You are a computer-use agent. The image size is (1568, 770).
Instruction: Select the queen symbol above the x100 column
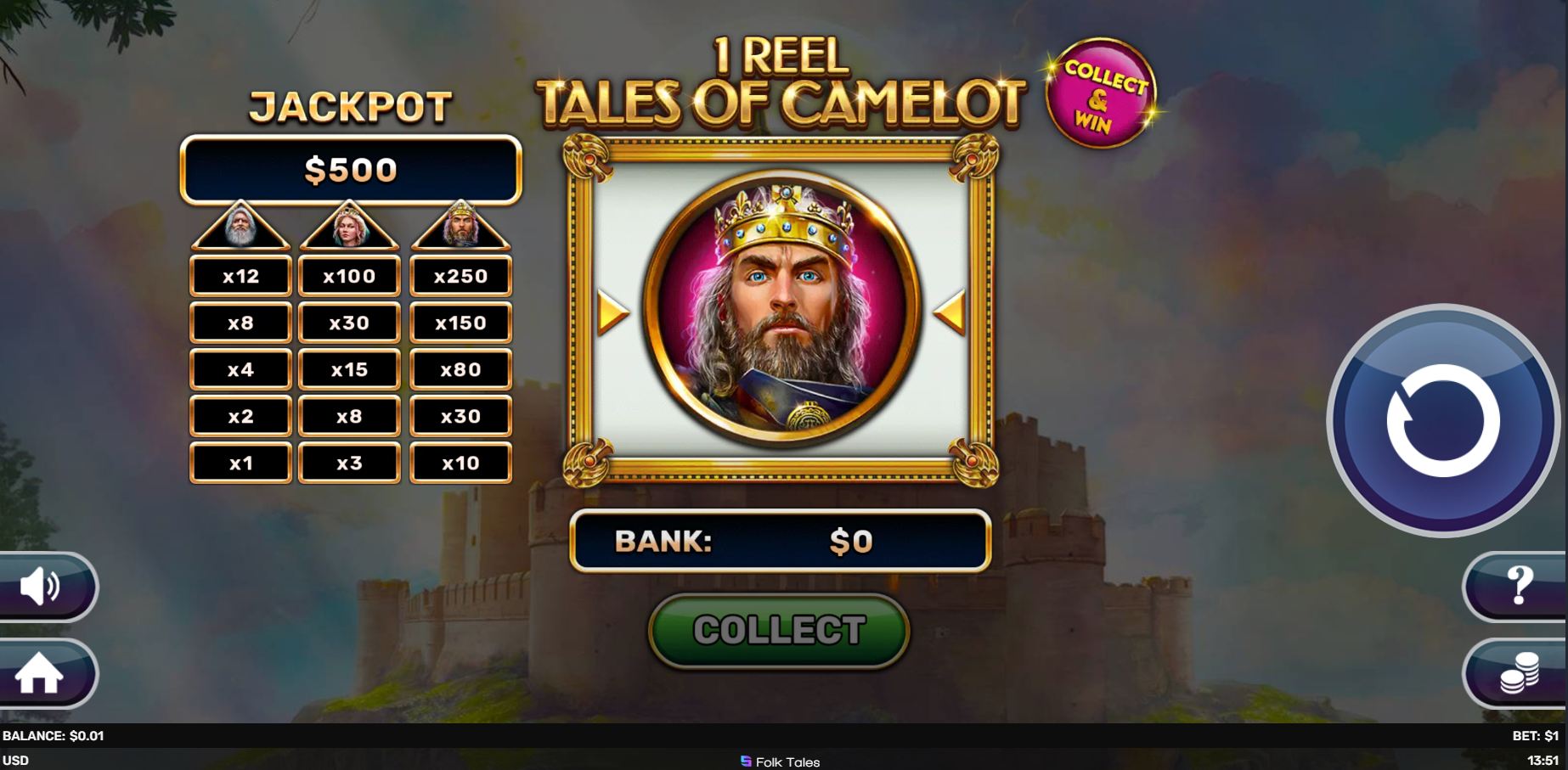[x=351, y=229]
